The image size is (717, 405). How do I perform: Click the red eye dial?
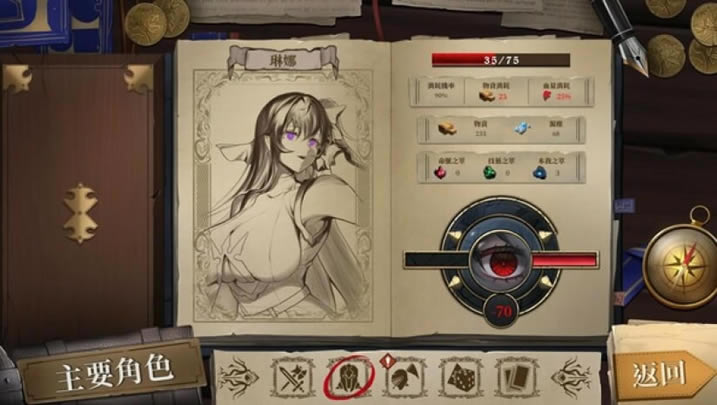(501, 258)
